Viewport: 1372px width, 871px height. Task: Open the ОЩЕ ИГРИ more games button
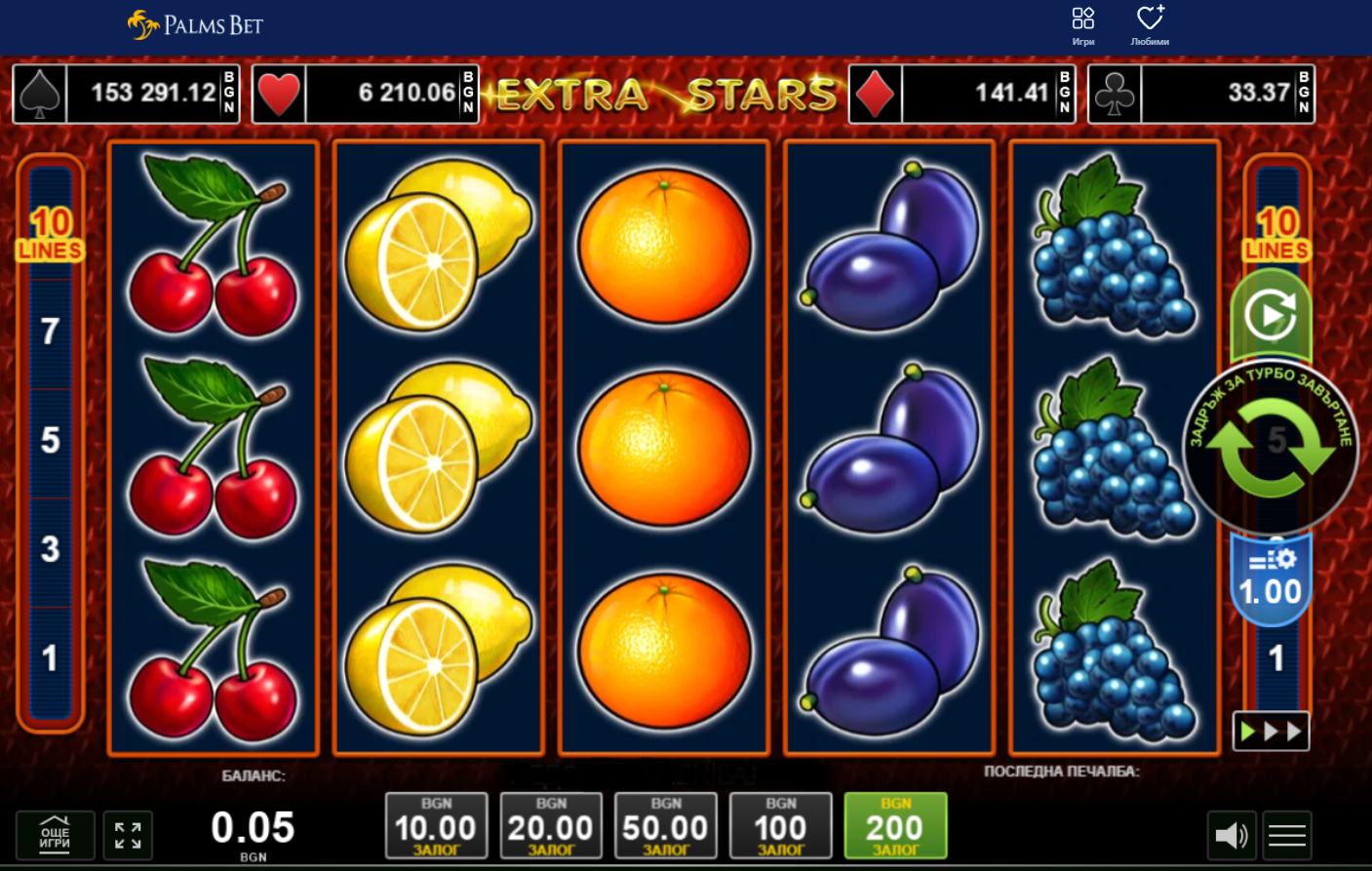coord(55,835)
